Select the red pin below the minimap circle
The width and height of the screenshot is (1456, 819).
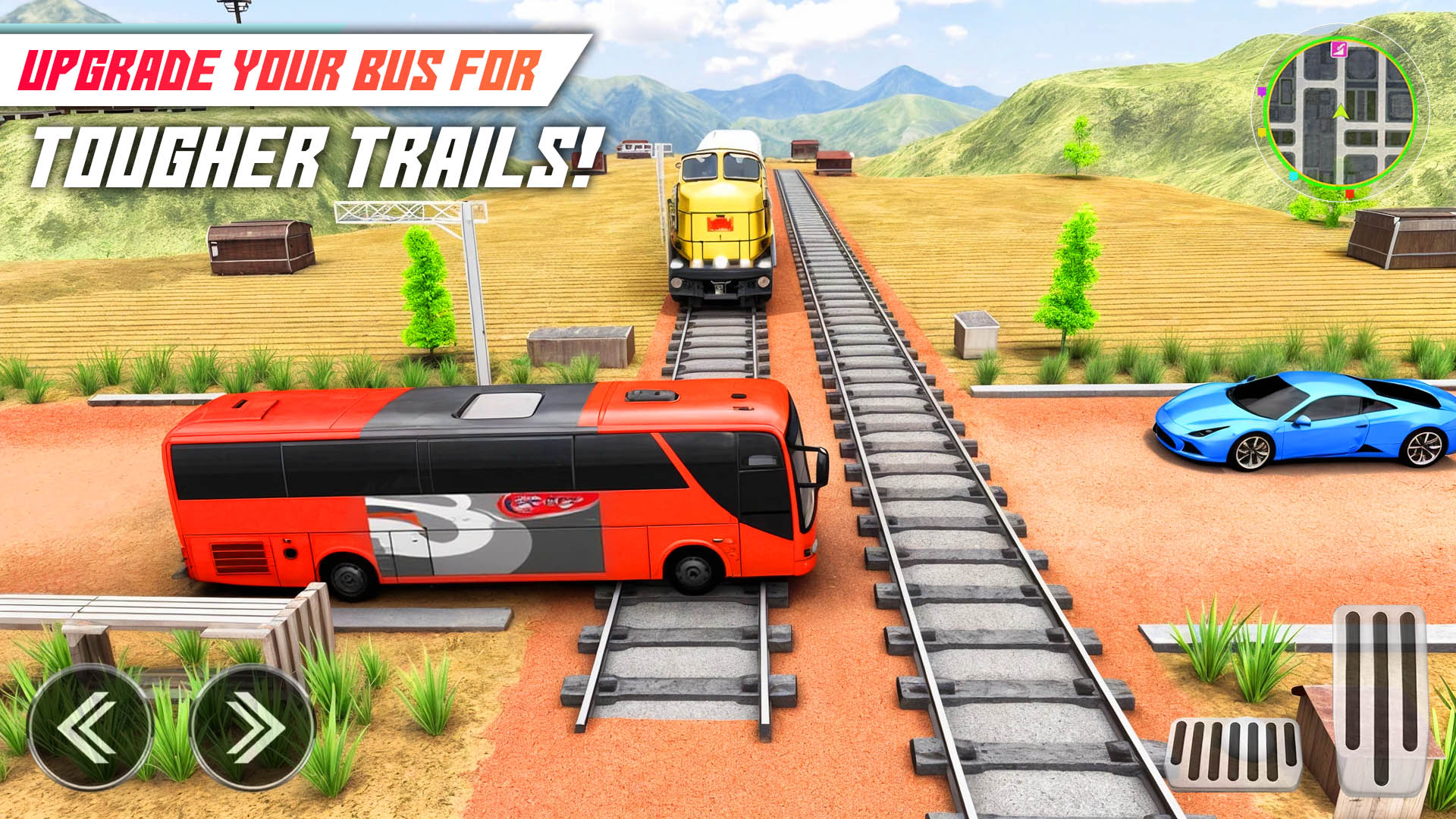tap(1349, 196)
